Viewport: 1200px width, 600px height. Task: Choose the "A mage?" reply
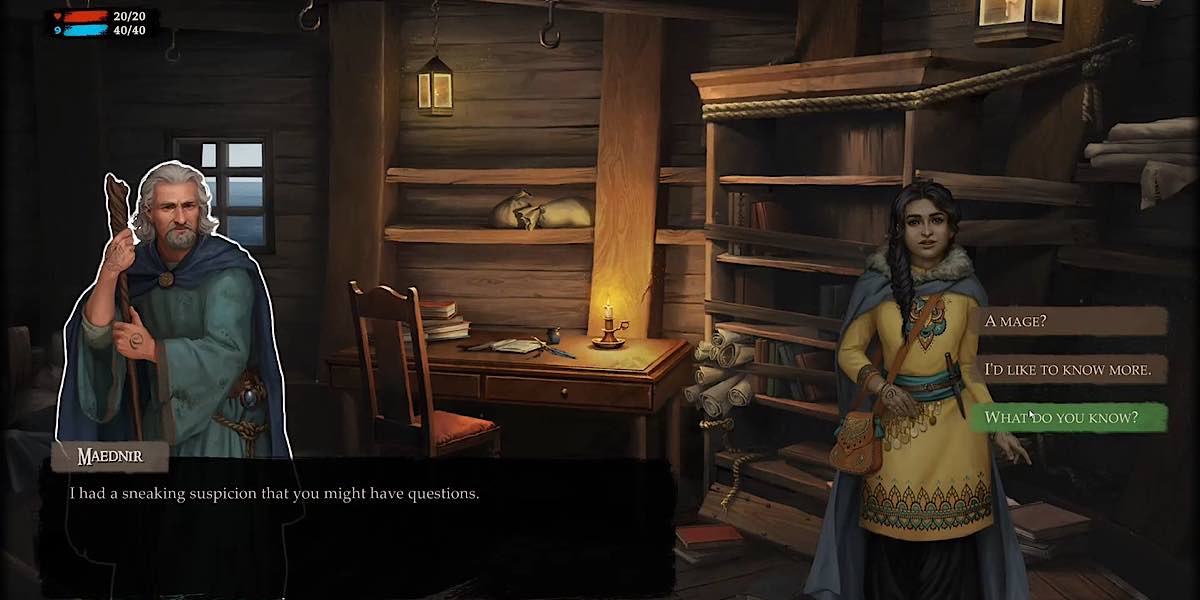click(x=1066, y=321)
